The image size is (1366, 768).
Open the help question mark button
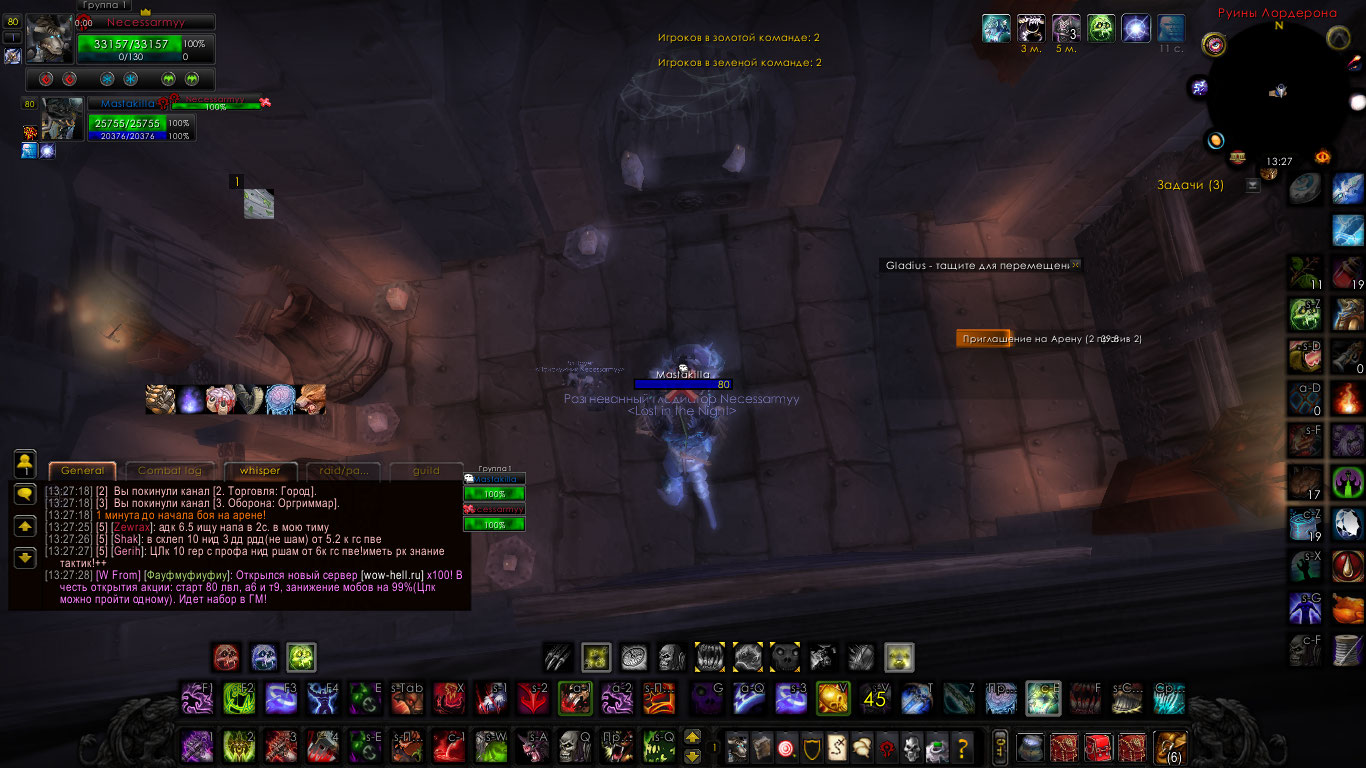point(962,746)
